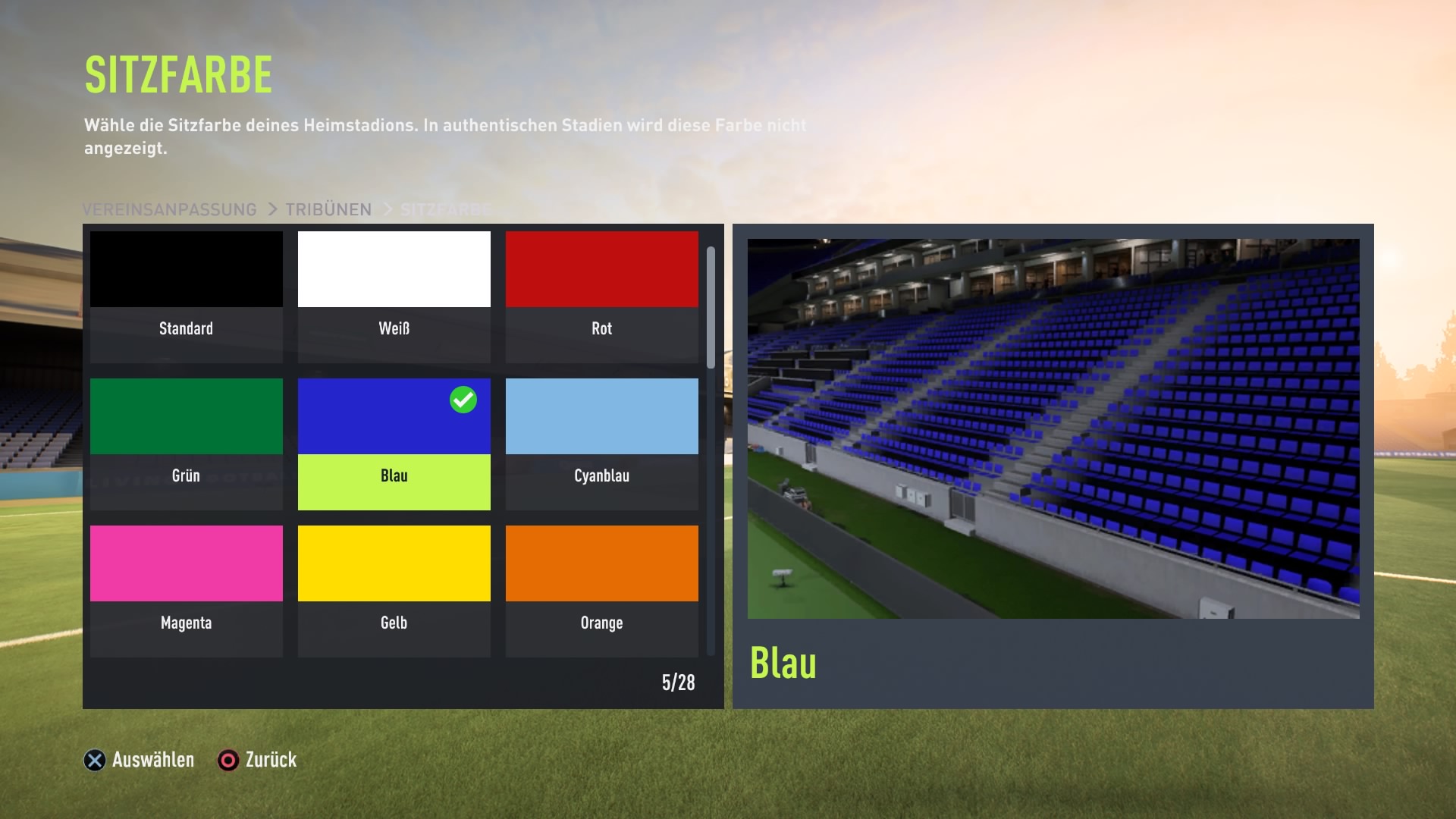Select the Standard black seat color

[186, 296]
